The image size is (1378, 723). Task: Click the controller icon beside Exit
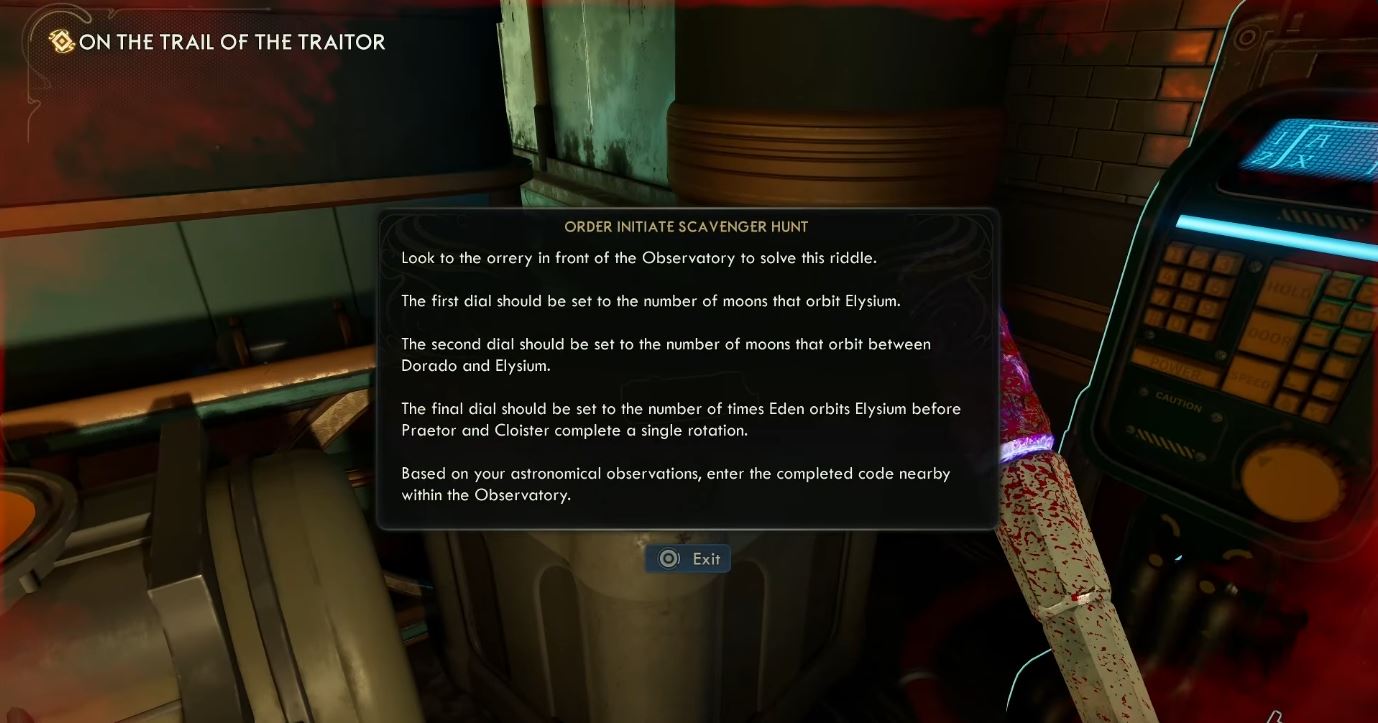click(667, 558)
